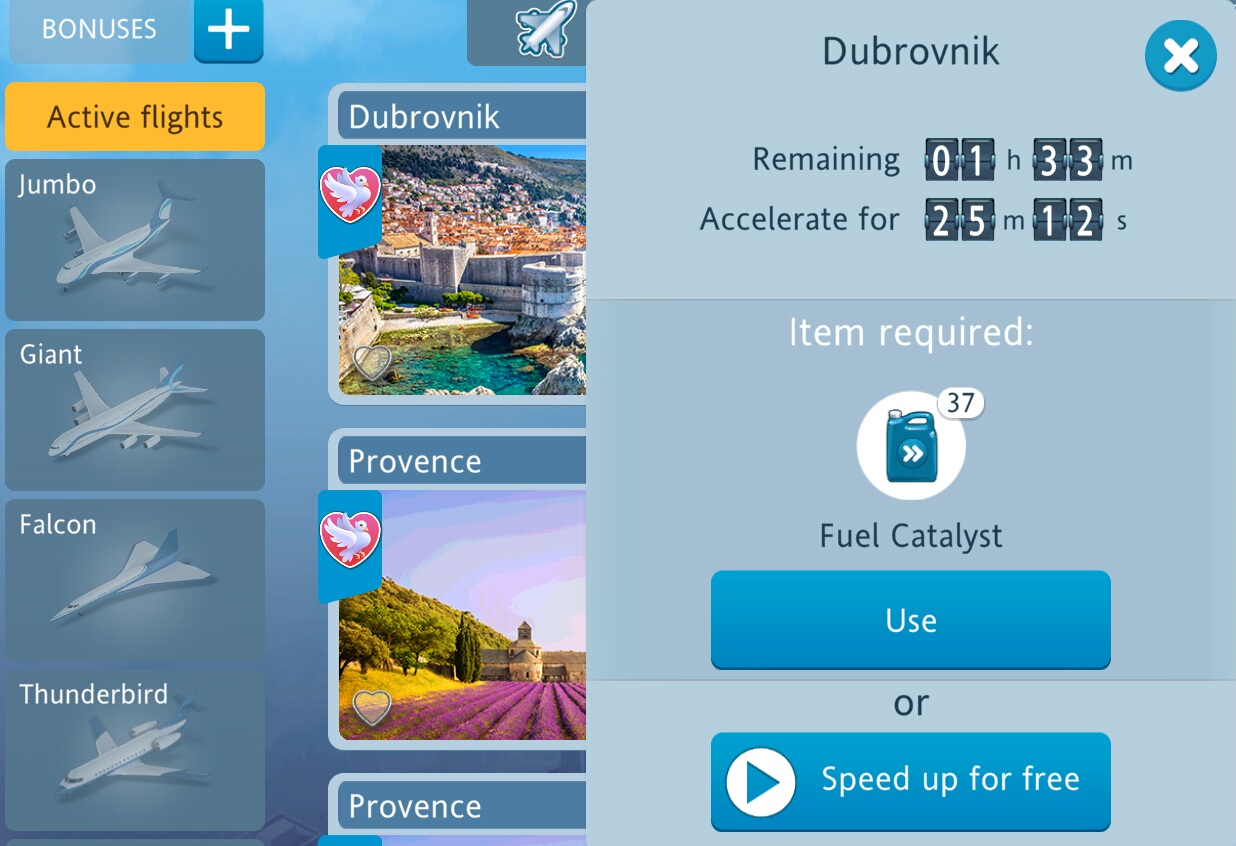The width and height of the screenshot is (1236, 846).
Task: Favorite Provence with the heart outline
Action: click(372, 707)
